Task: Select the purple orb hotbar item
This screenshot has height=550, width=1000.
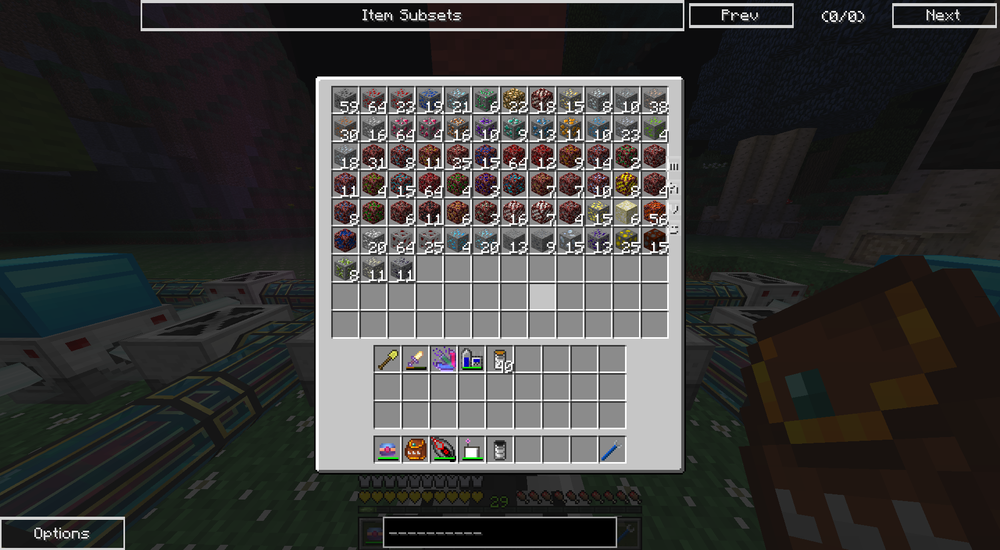Action: tap(388, 450)
